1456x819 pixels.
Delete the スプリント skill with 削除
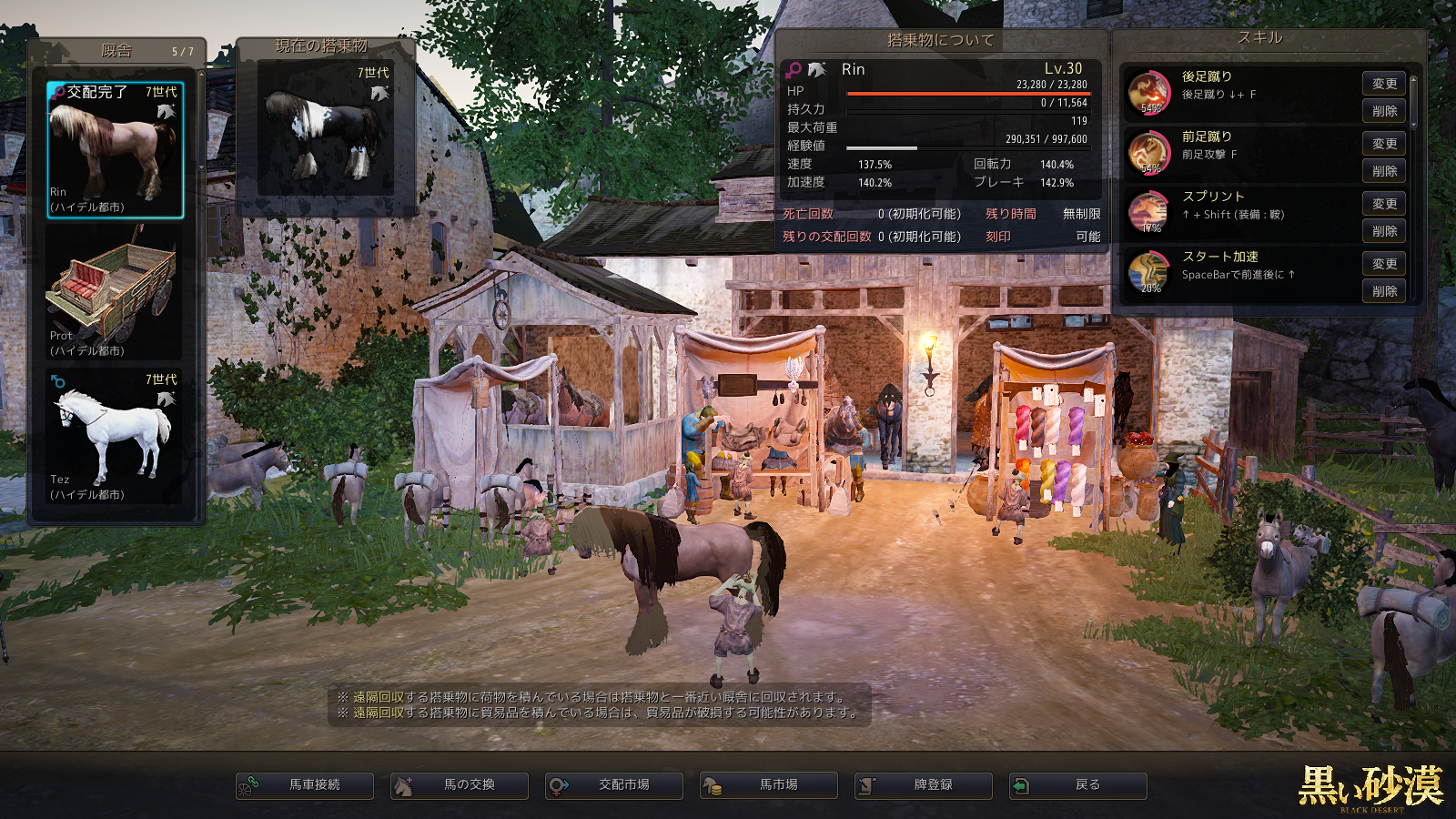point(1384,231)
